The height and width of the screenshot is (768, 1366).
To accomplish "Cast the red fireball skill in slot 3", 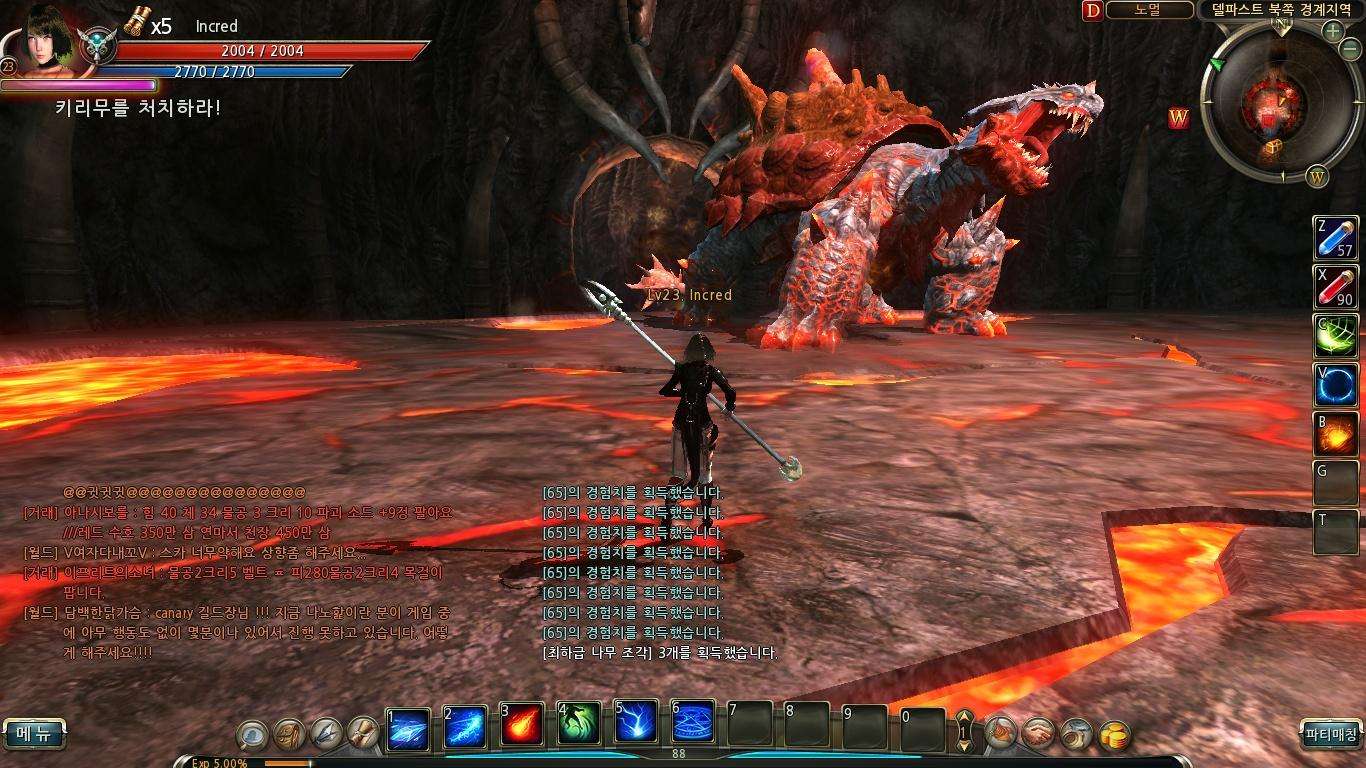I will point(521,725).
